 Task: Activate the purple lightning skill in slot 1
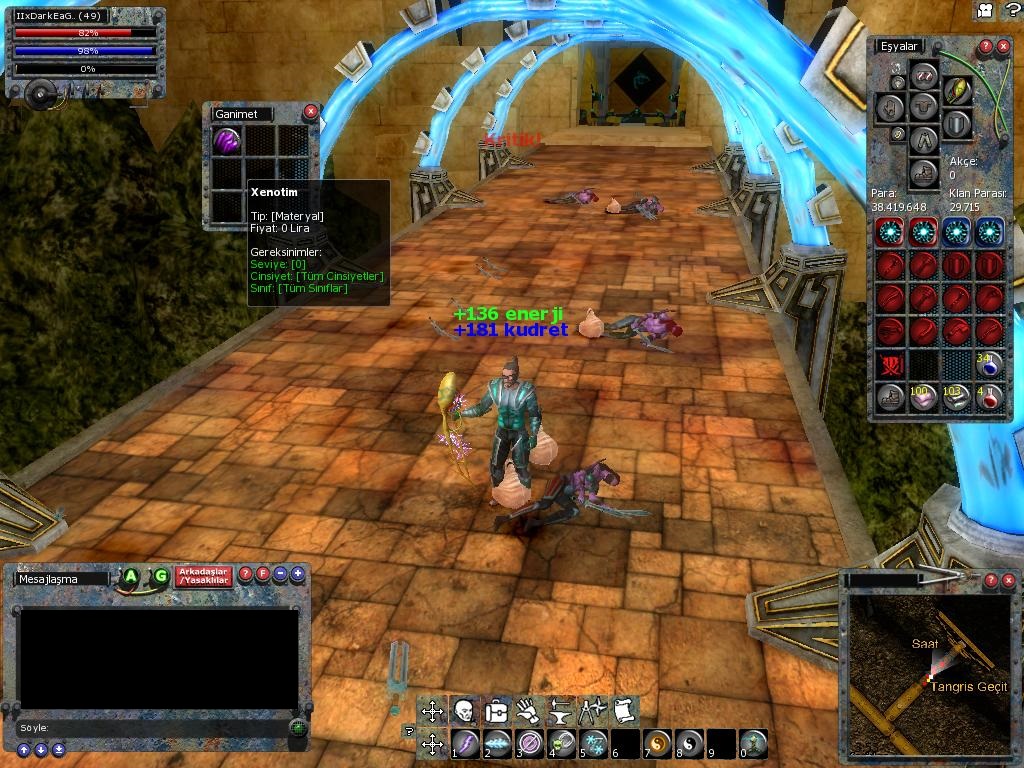(x=466, y=743)
